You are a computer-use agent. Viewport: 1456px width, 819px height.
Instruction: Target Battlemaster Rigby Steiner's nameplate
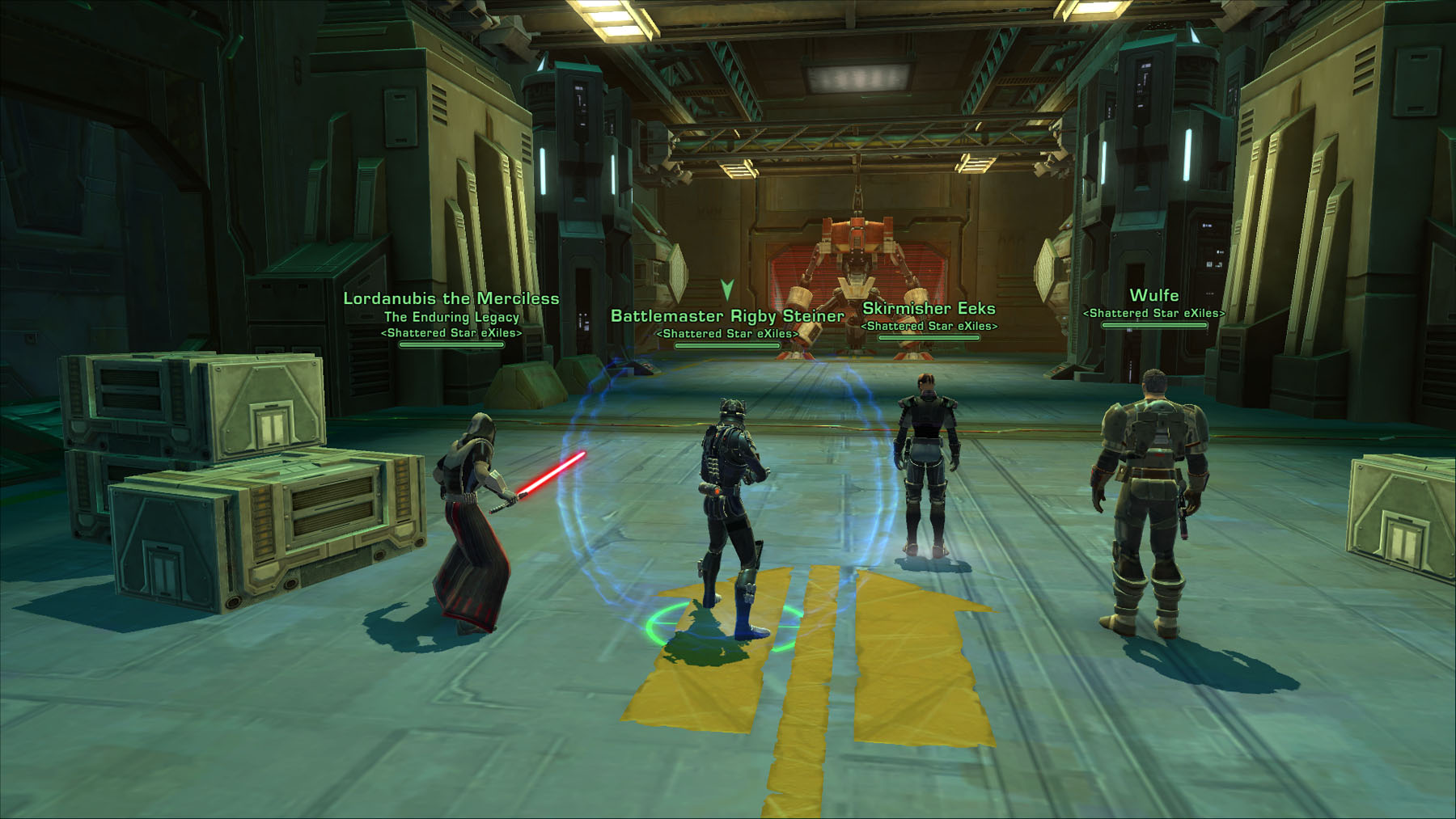(727, 316)
